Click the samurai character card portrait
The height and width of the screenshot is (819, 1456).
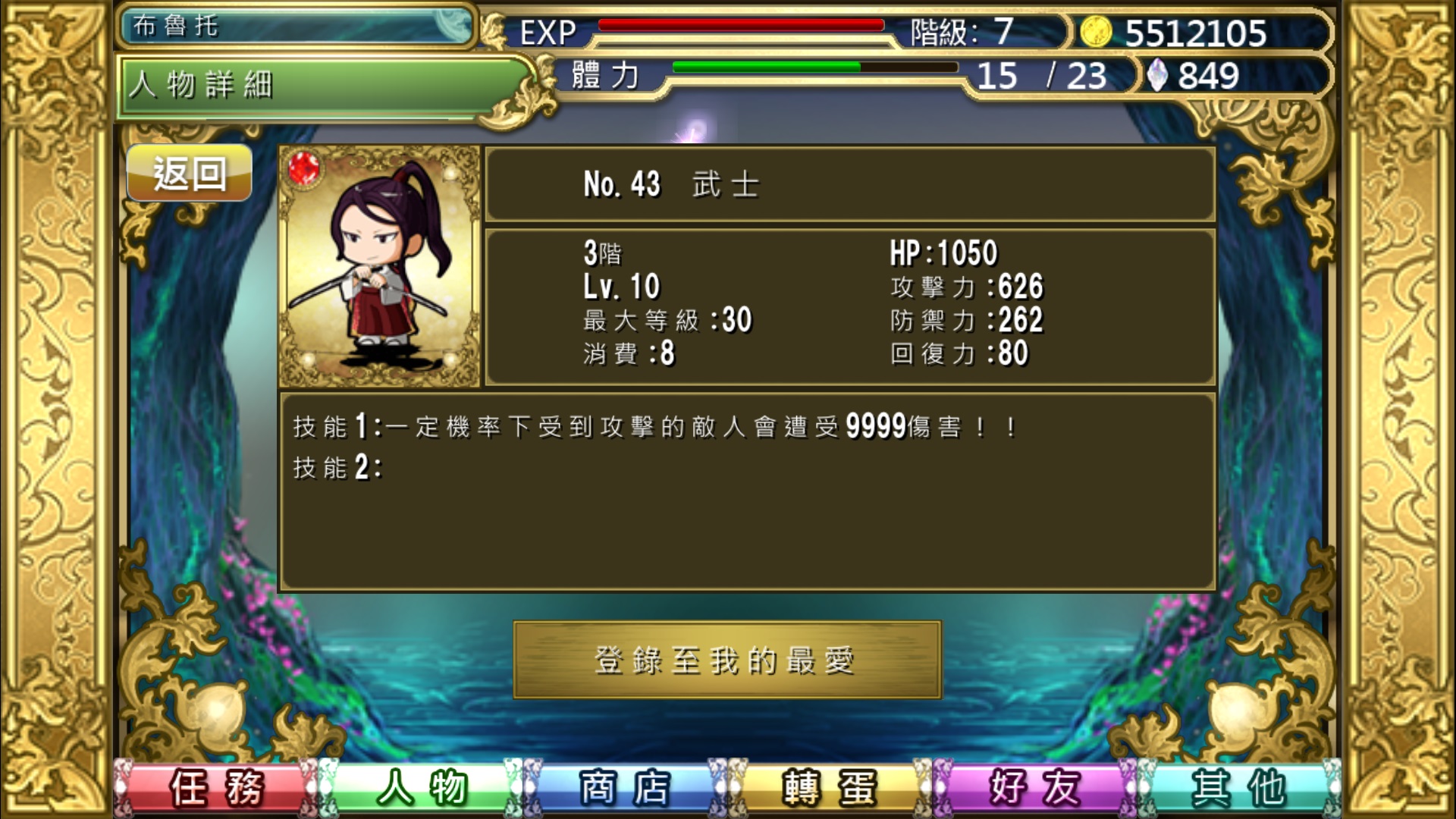[380, 266]
